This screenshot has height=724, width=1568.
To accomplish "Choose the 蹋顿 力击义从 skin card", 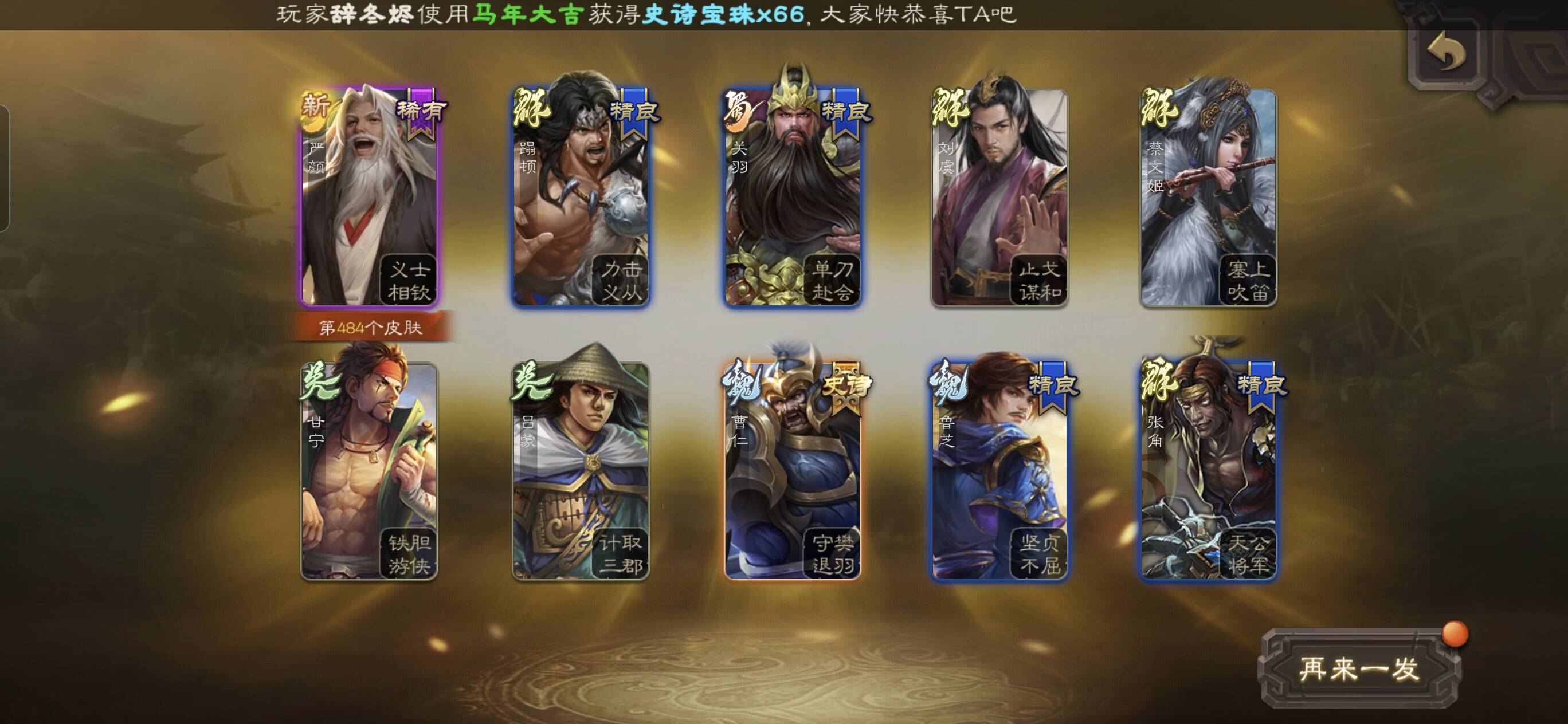I will coord(580,198).
